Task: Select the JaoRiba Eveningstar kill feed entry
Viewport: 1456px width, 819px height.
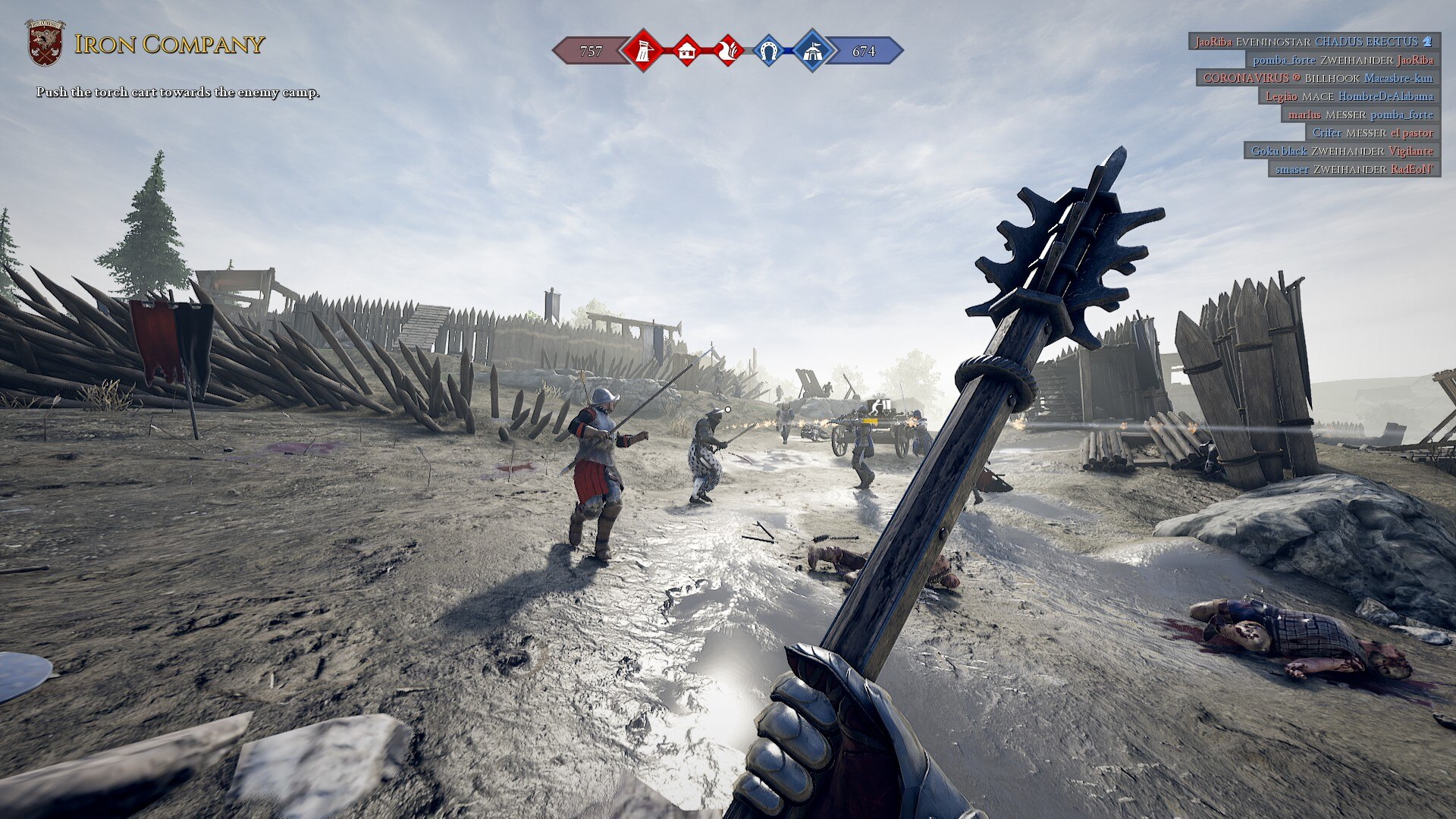Action: 1313,42
